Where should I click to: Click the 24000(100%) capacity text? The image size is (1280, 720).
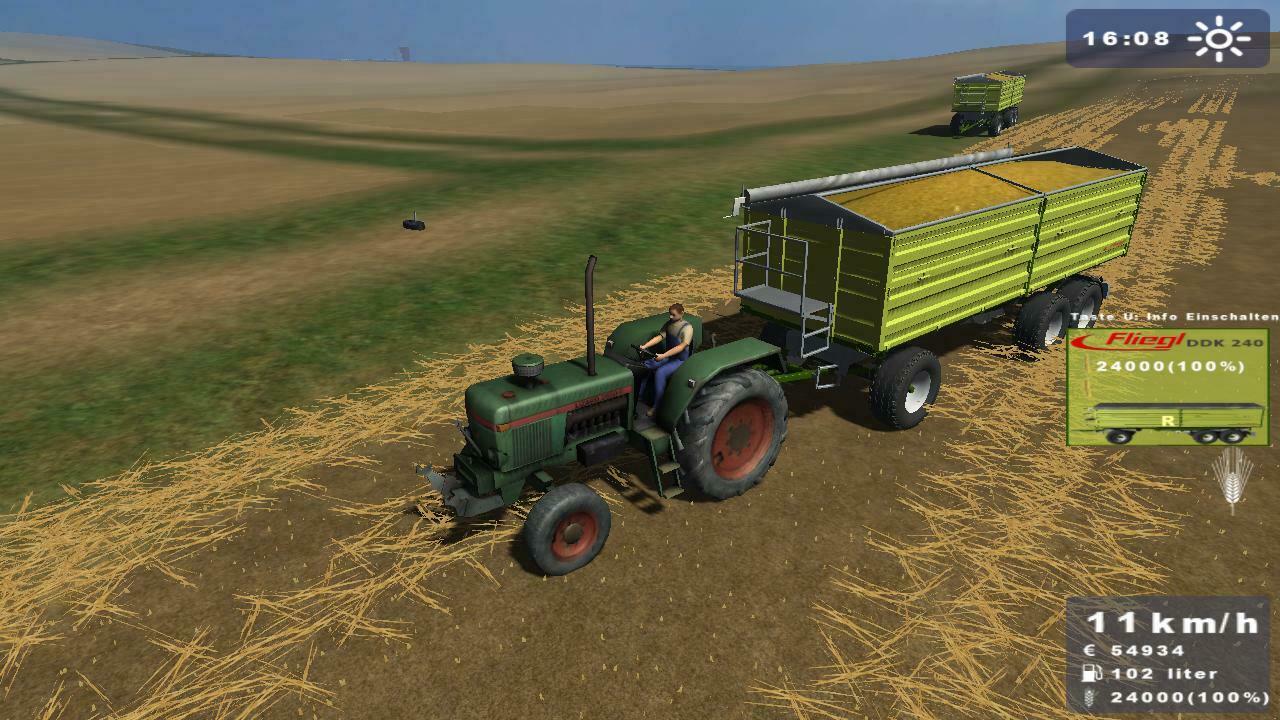[1171, 368]
